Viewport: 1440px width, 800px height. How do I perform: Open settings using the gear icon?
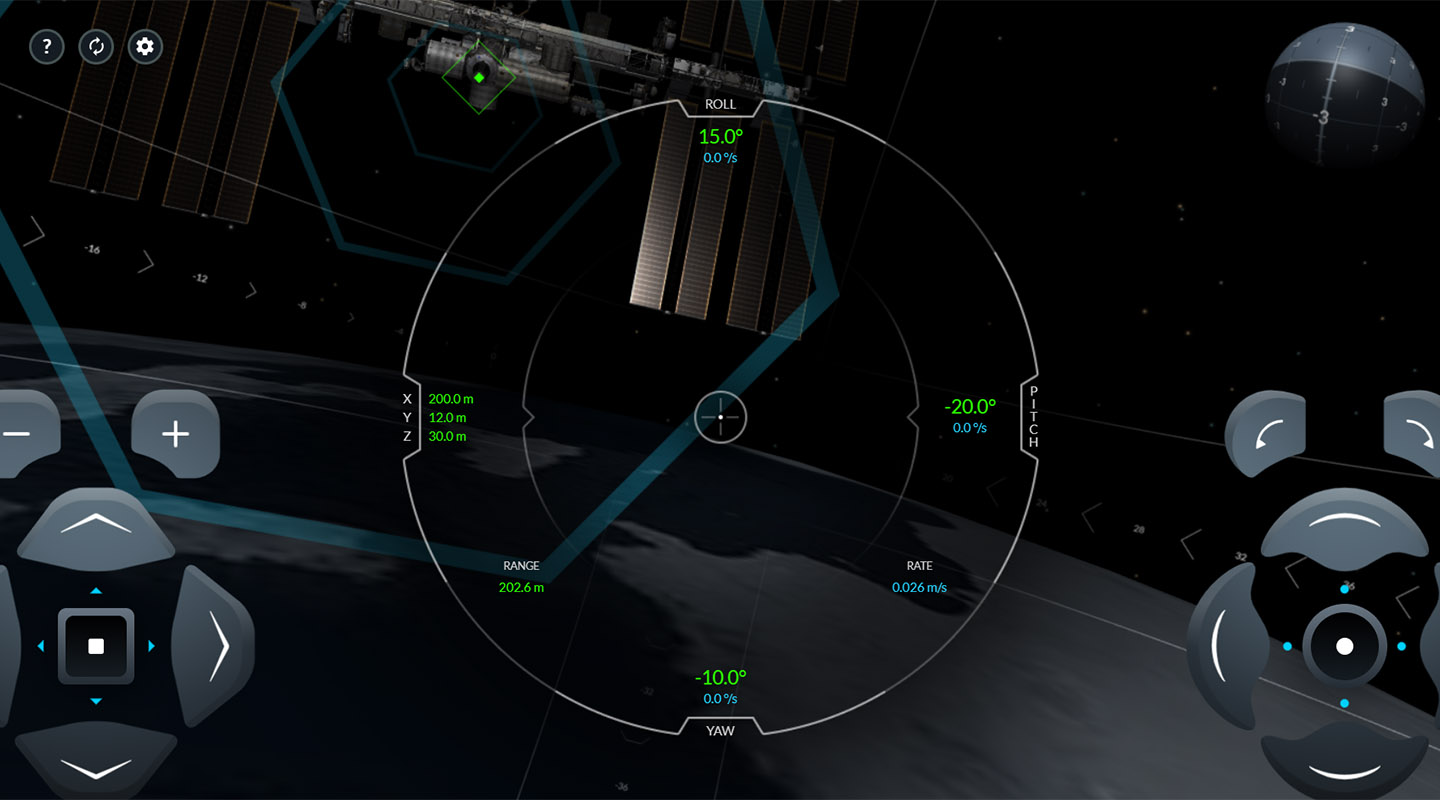[x=144, y=47]
